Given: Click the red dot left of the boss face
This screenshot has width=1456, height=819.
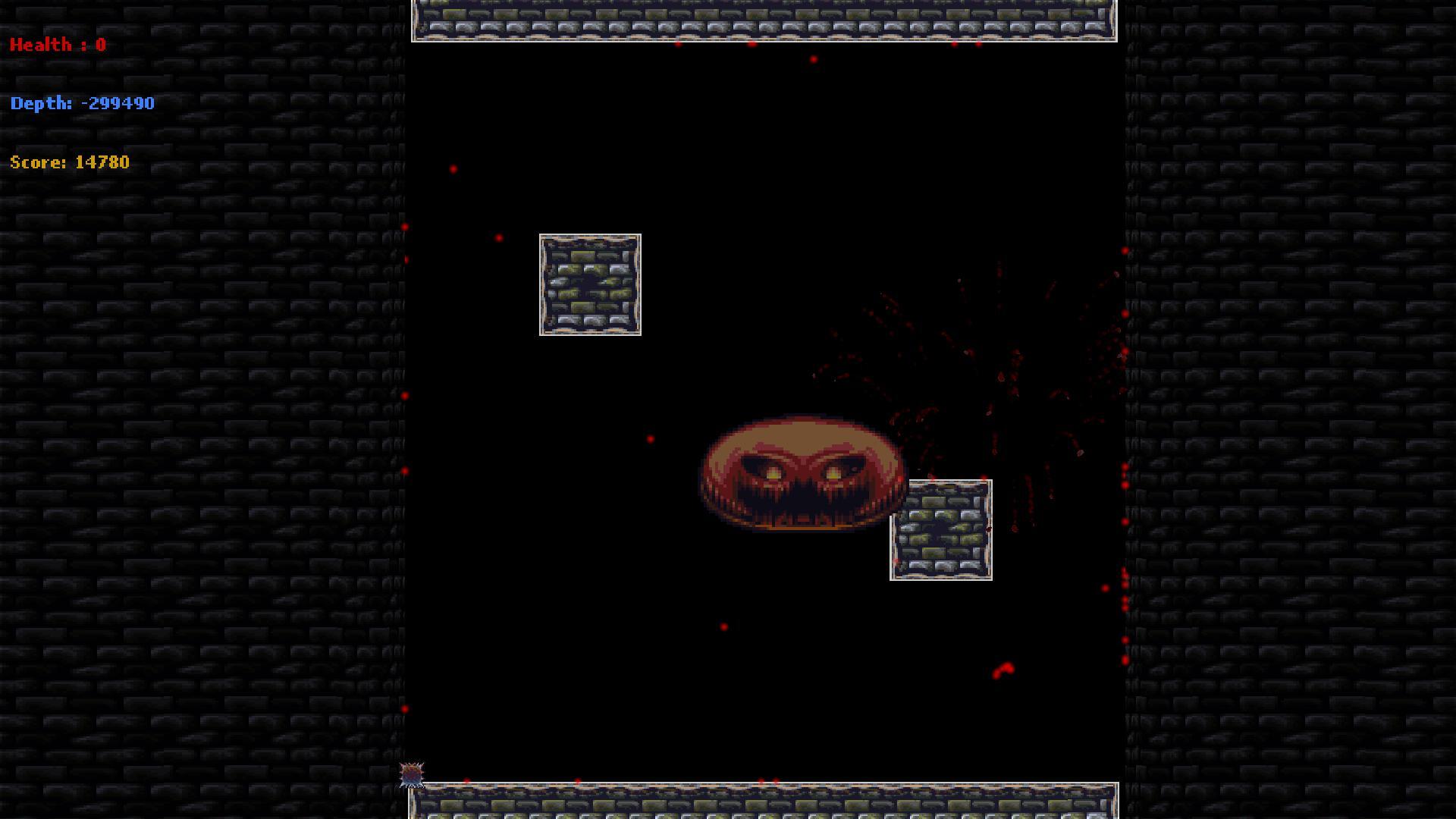Looking at the screenshot, I should pyautogui.click(x=650, y=438).
